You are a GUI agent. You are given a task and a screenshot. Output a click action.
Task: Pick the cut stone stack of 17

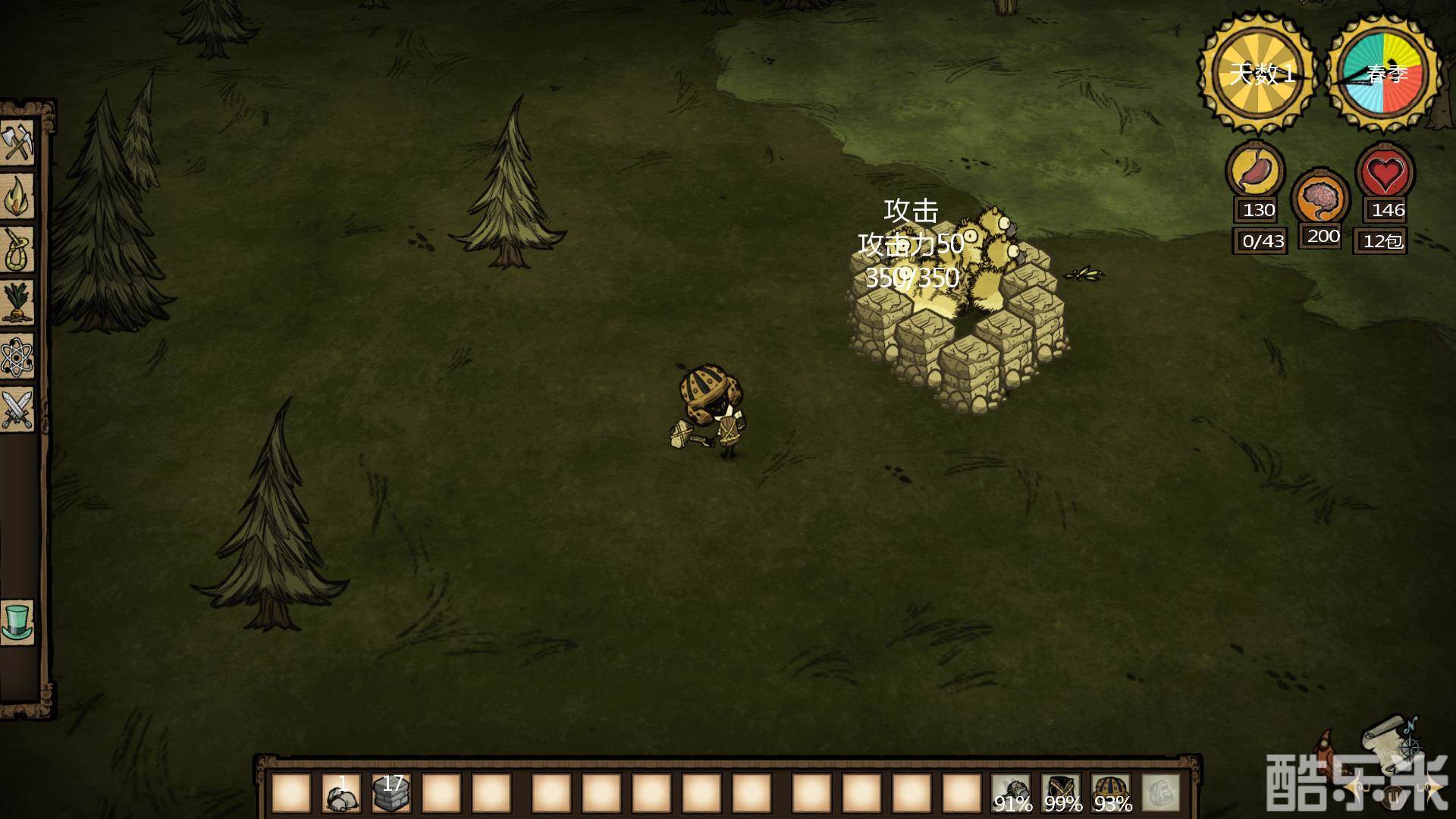pyautogui.click(x=392, y=793)
